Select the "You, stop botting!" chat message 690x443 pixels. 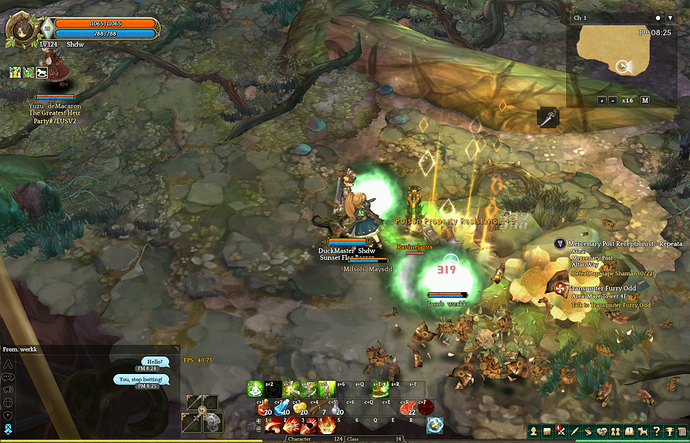click(140, 380)
